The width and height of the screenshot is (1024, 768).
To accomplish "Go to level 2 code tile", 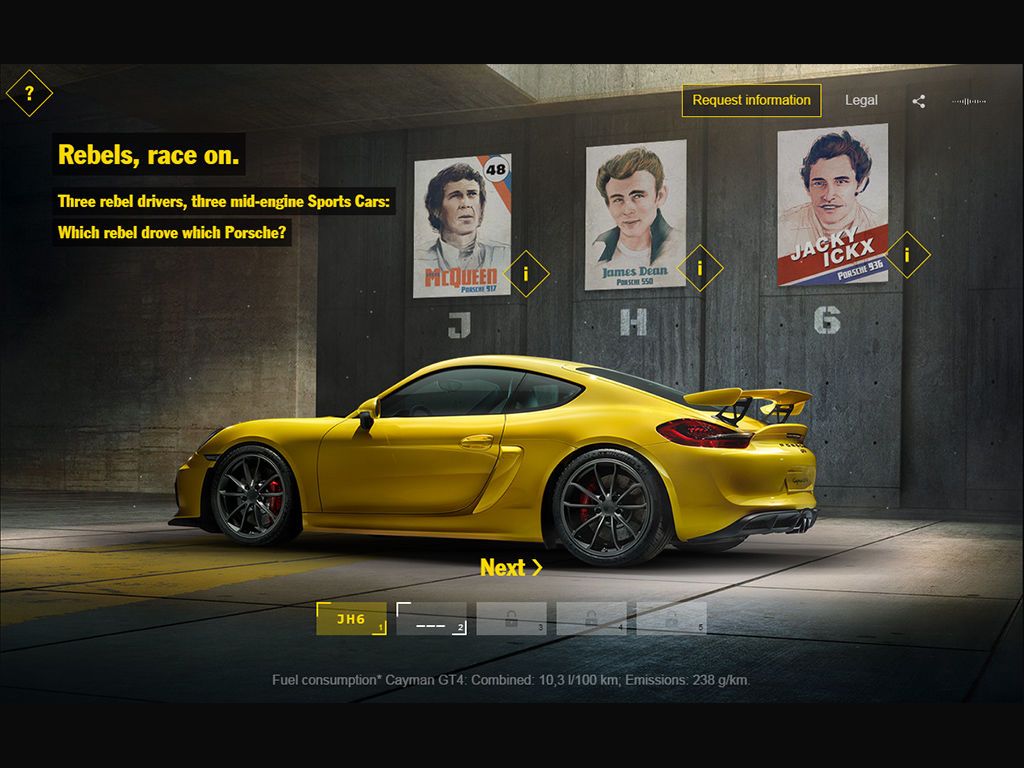I will coord(431,619).
